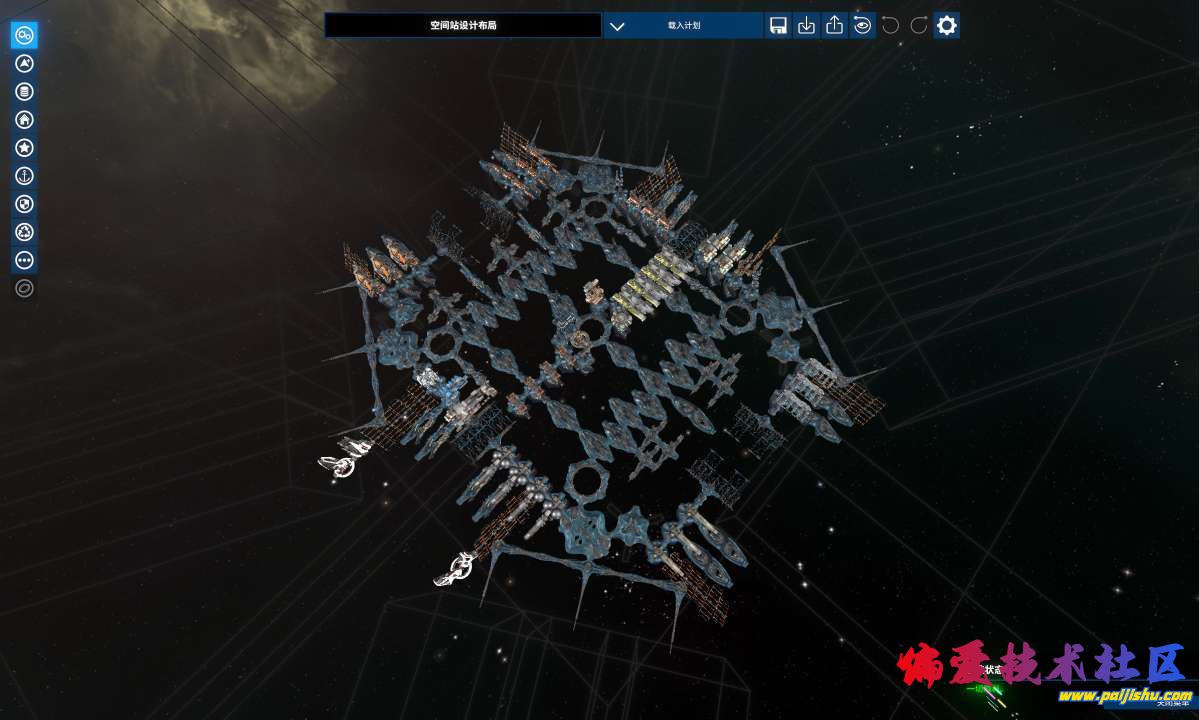The height and width of the screenshot is (720, 1199).
Task: Edit the 空间站设计布局 name field
Action: [x=463, y=26]
